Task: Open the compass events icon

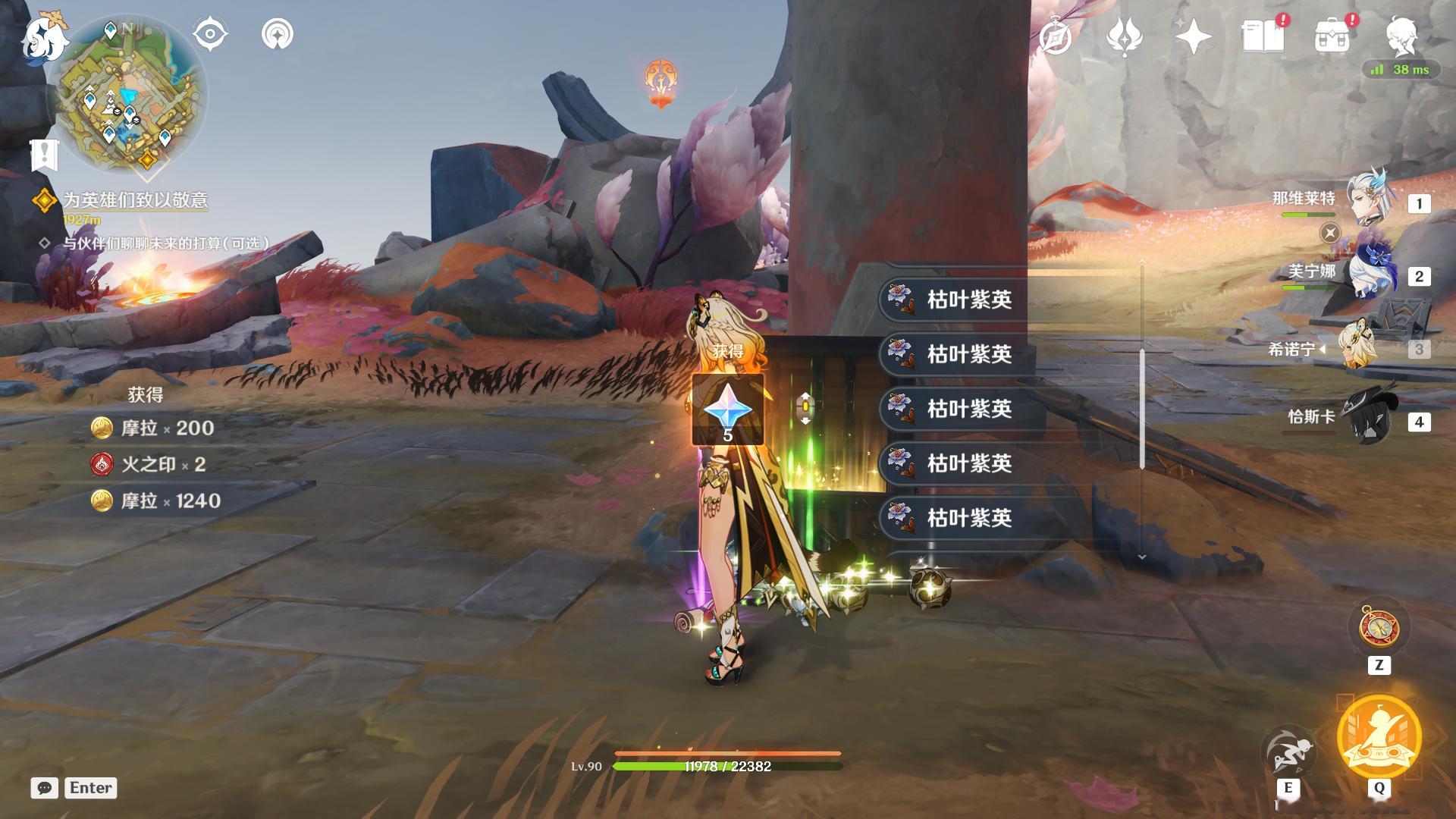Action: pos(1056,36)
